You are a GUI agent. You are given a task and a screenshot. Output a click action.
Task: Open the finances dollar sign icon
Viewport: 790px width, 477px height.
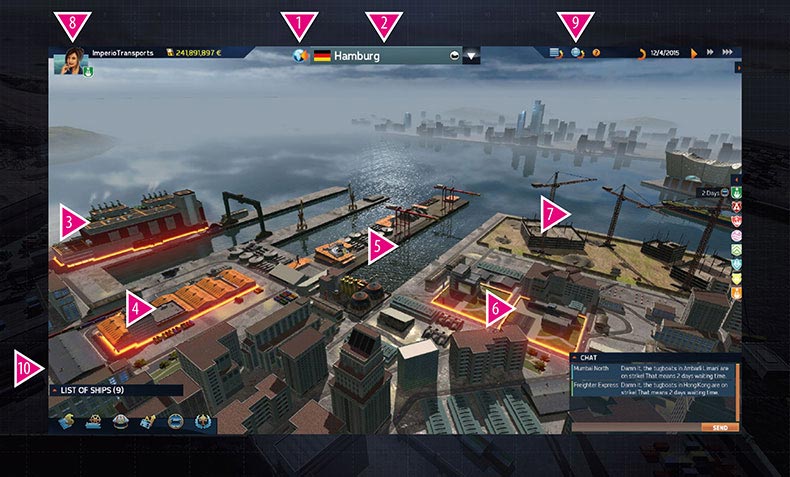coord(66,421)
